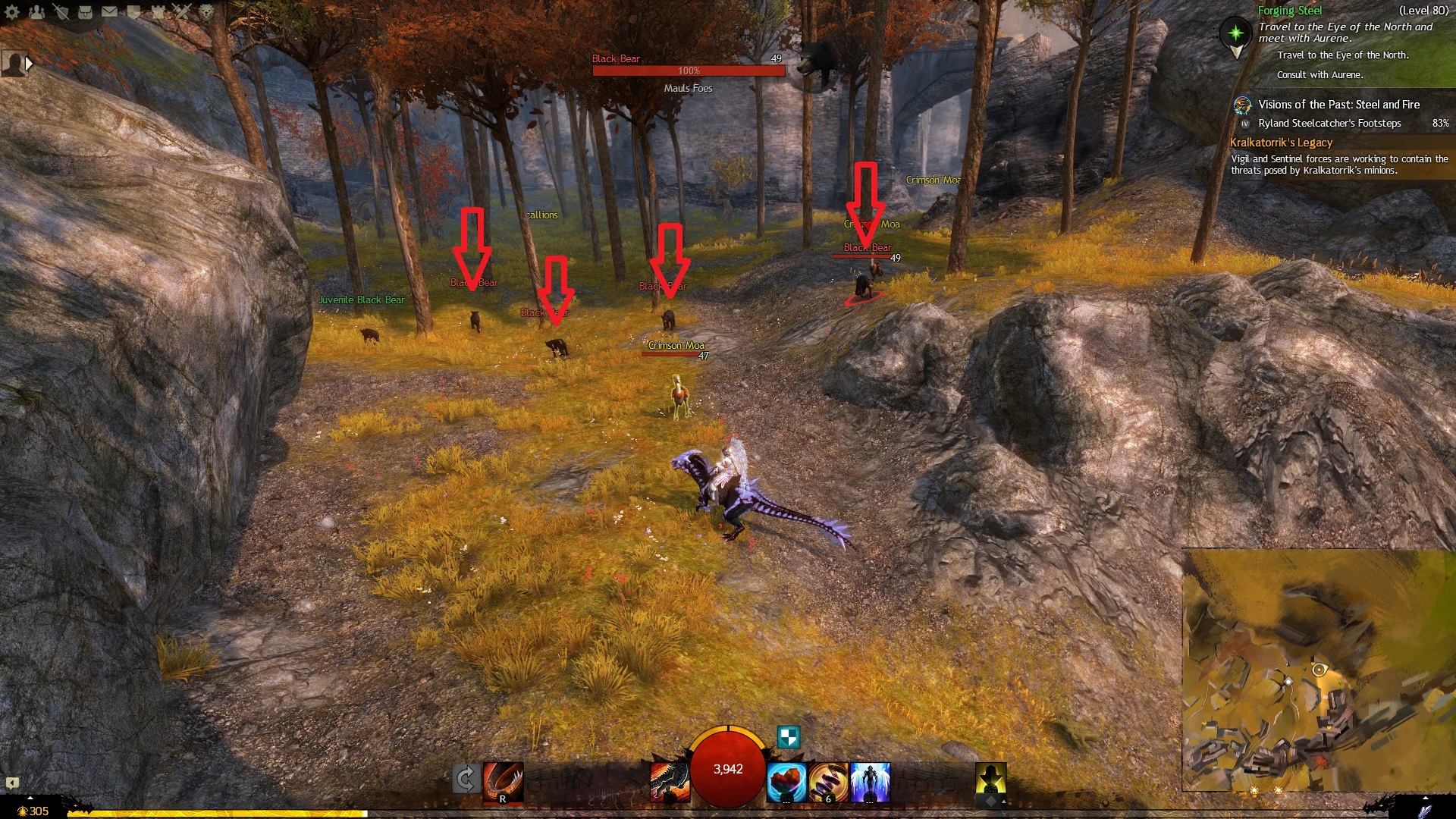
Task: Open the PvP crossed swords icon
Action: 182,11
